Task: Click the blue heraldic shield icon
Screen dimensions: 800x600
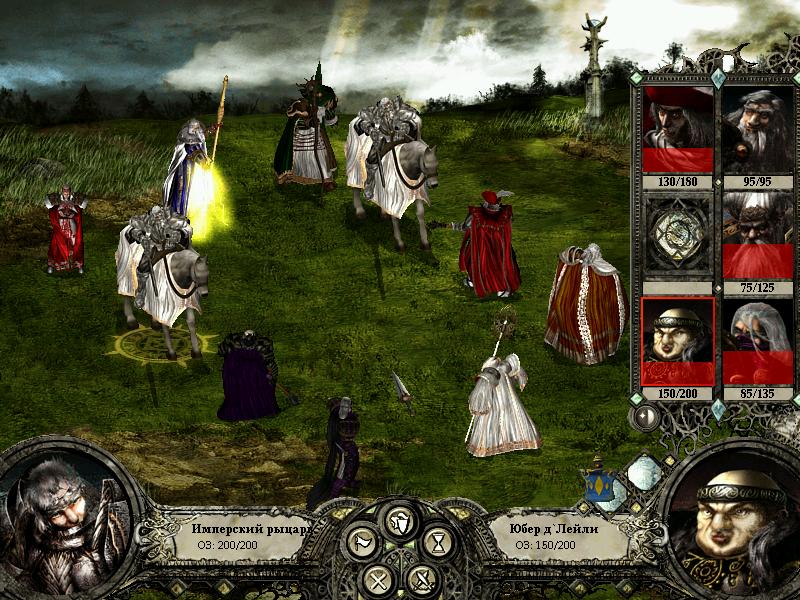Action: 600,485
